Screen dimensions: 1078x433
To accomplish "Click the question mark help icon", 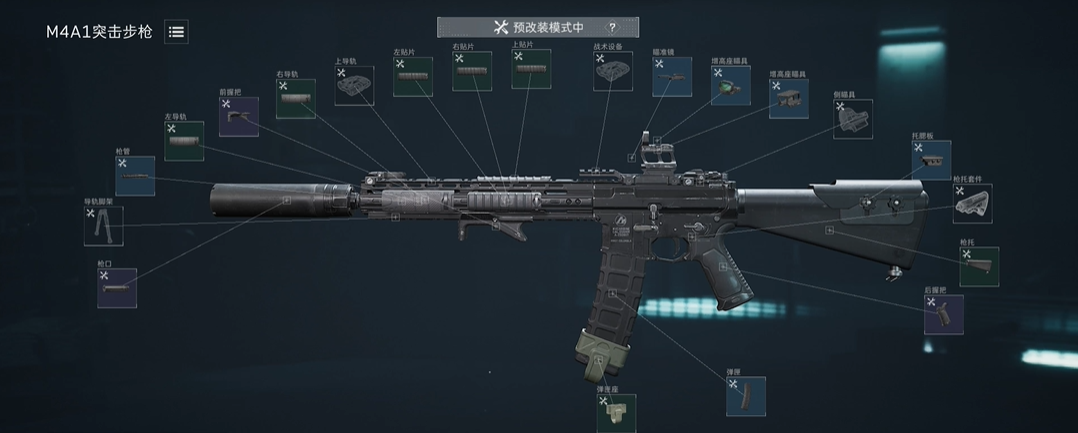I will tap(612, 27).
